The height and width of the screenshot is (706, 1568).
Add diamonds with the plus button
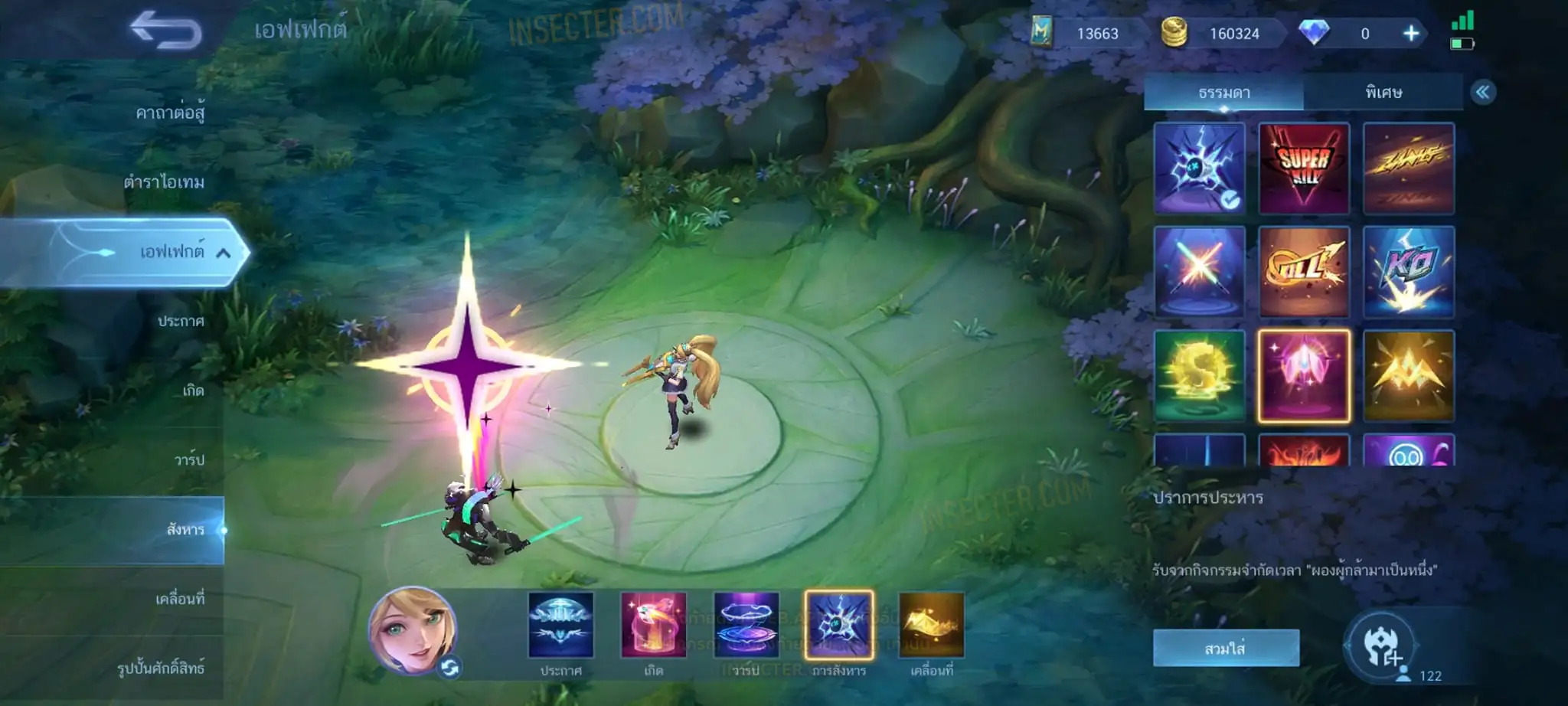point(1411,34)
